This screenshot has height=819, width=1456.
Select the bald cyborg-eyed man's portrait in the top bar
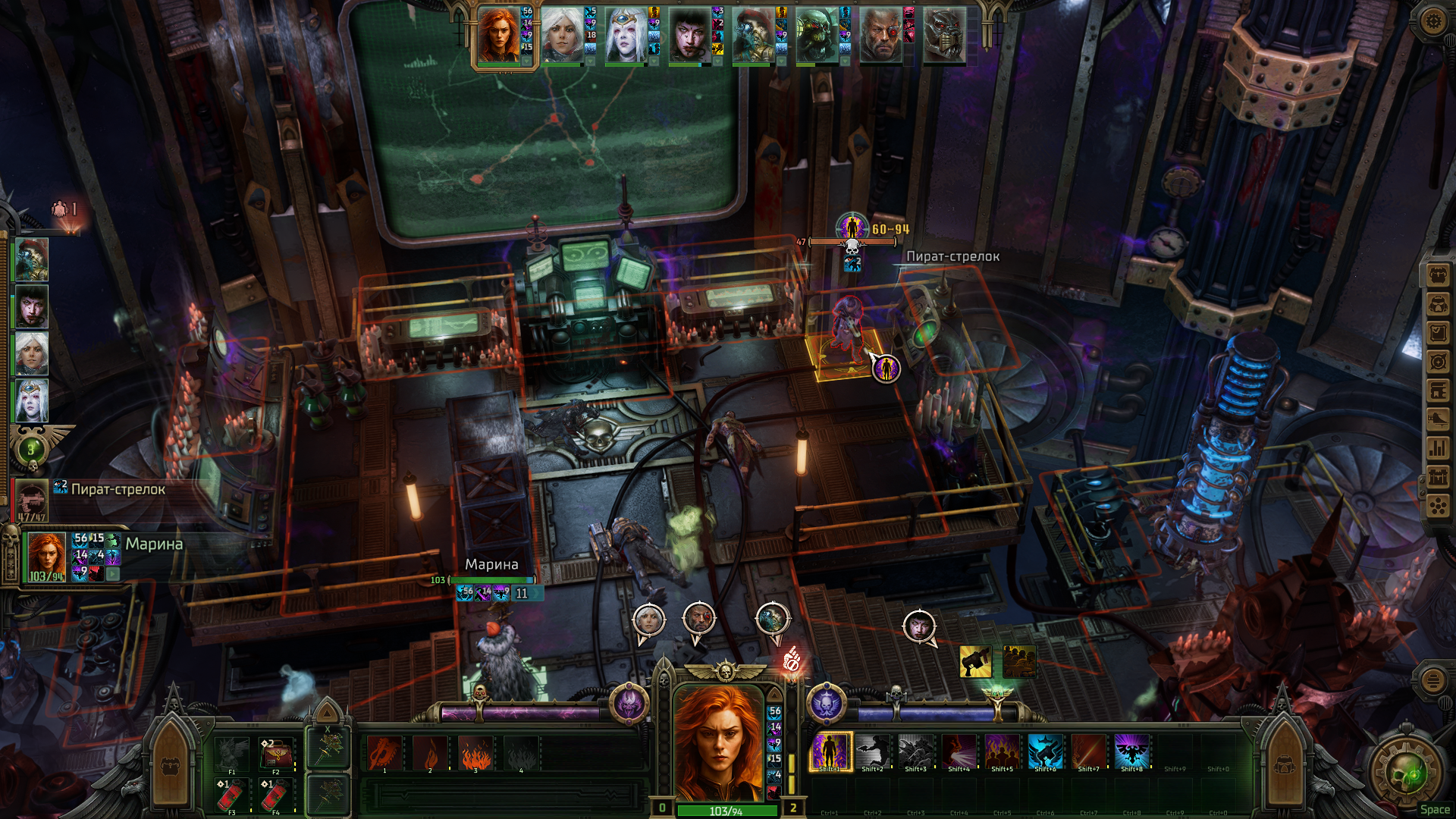pos(880,36)
